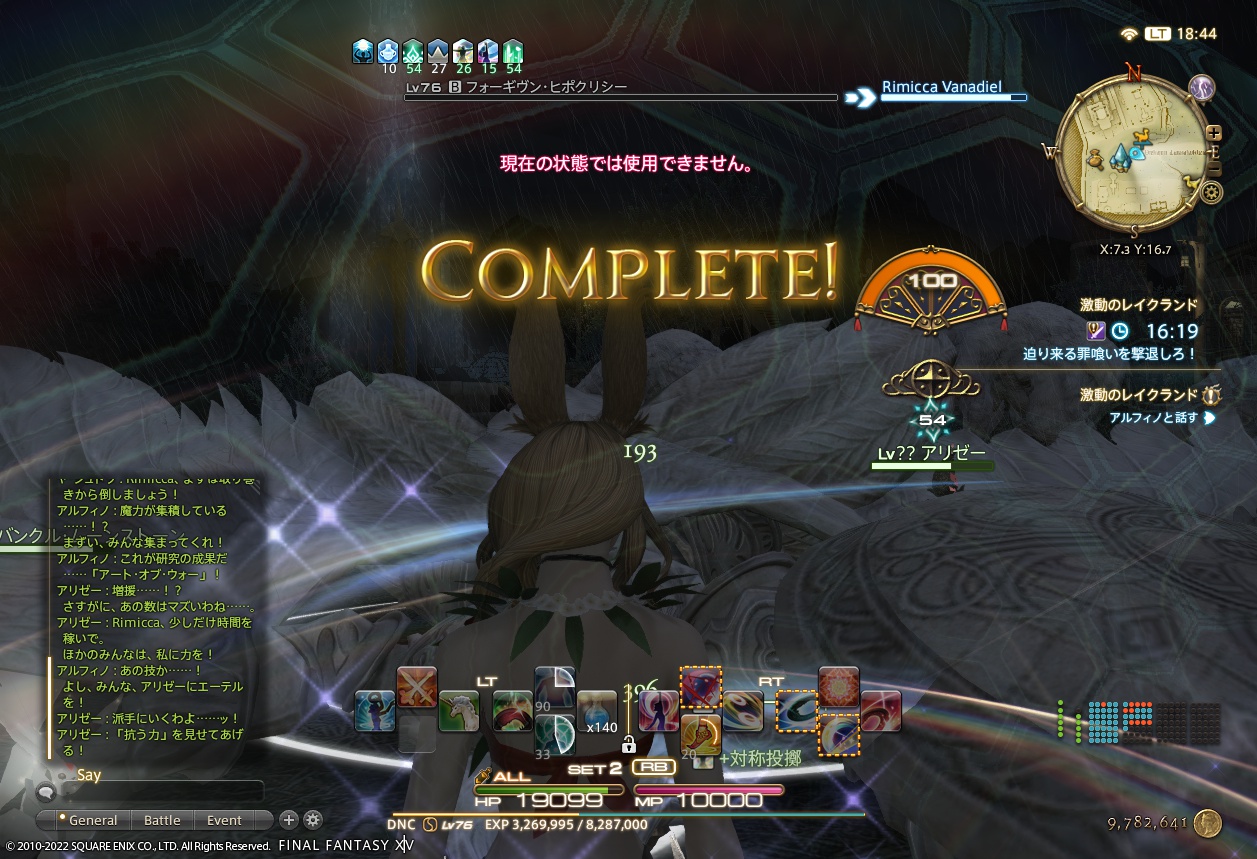Open chat log settings gear
The width and height of the screenshot is (1257, 859).
[313, 820]
